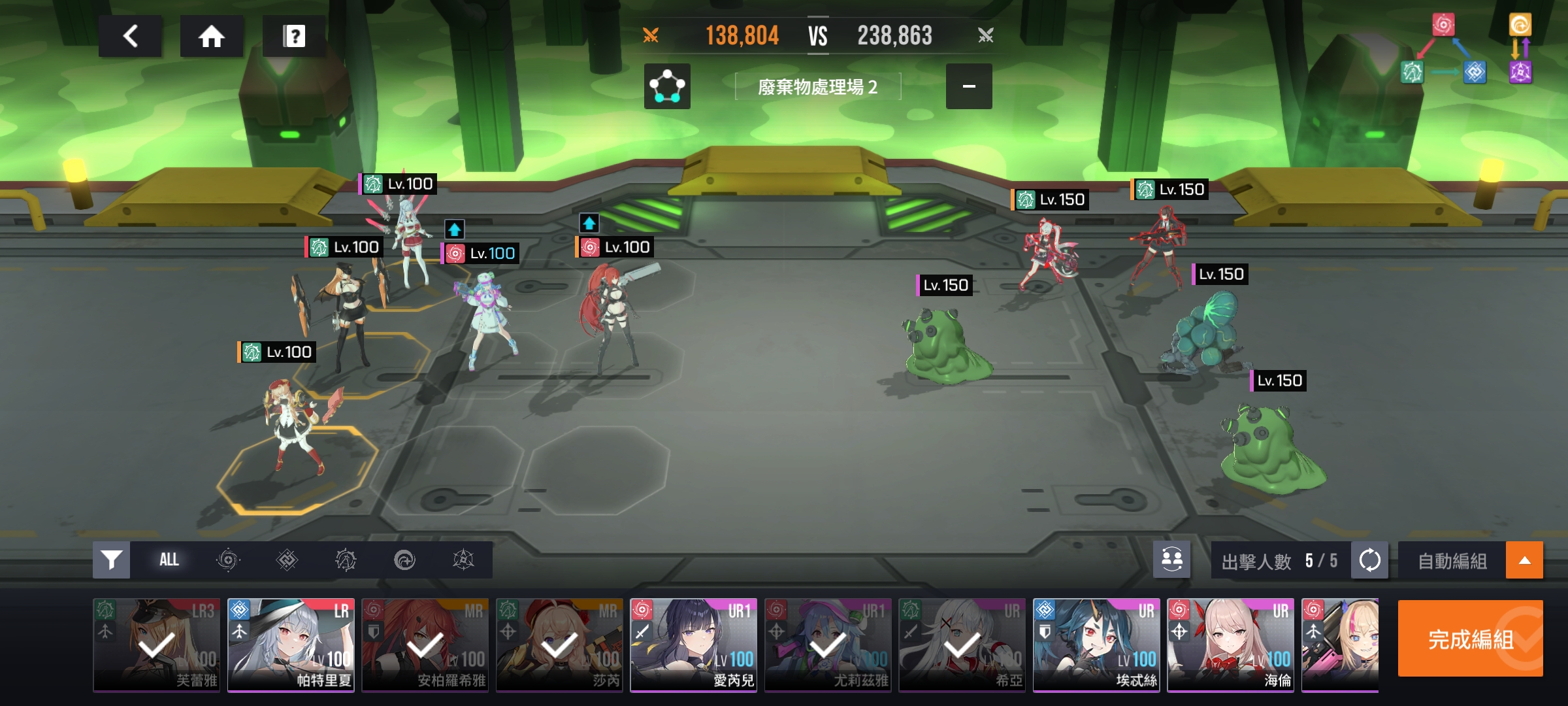Confirm lineup with 完成編組 button
Screen dimensions: 1568x706
[x=1470, y=639]
